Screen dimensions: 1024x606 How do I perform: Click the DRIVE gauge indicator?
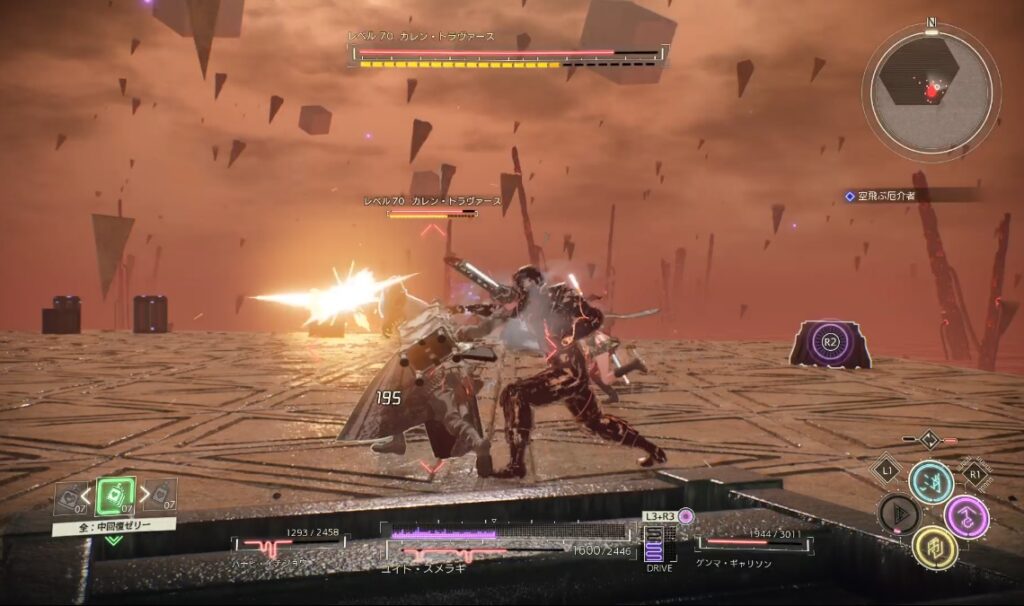coord(656,548)
